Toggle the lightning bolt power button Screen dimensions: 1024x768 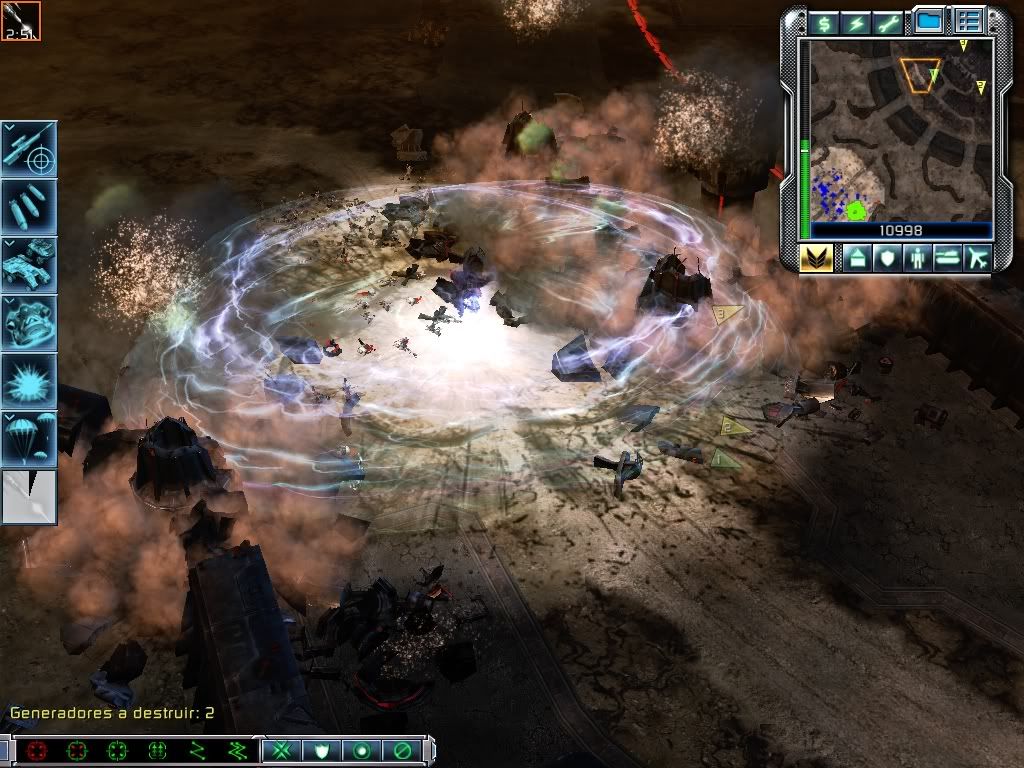(x=854, y=22)
